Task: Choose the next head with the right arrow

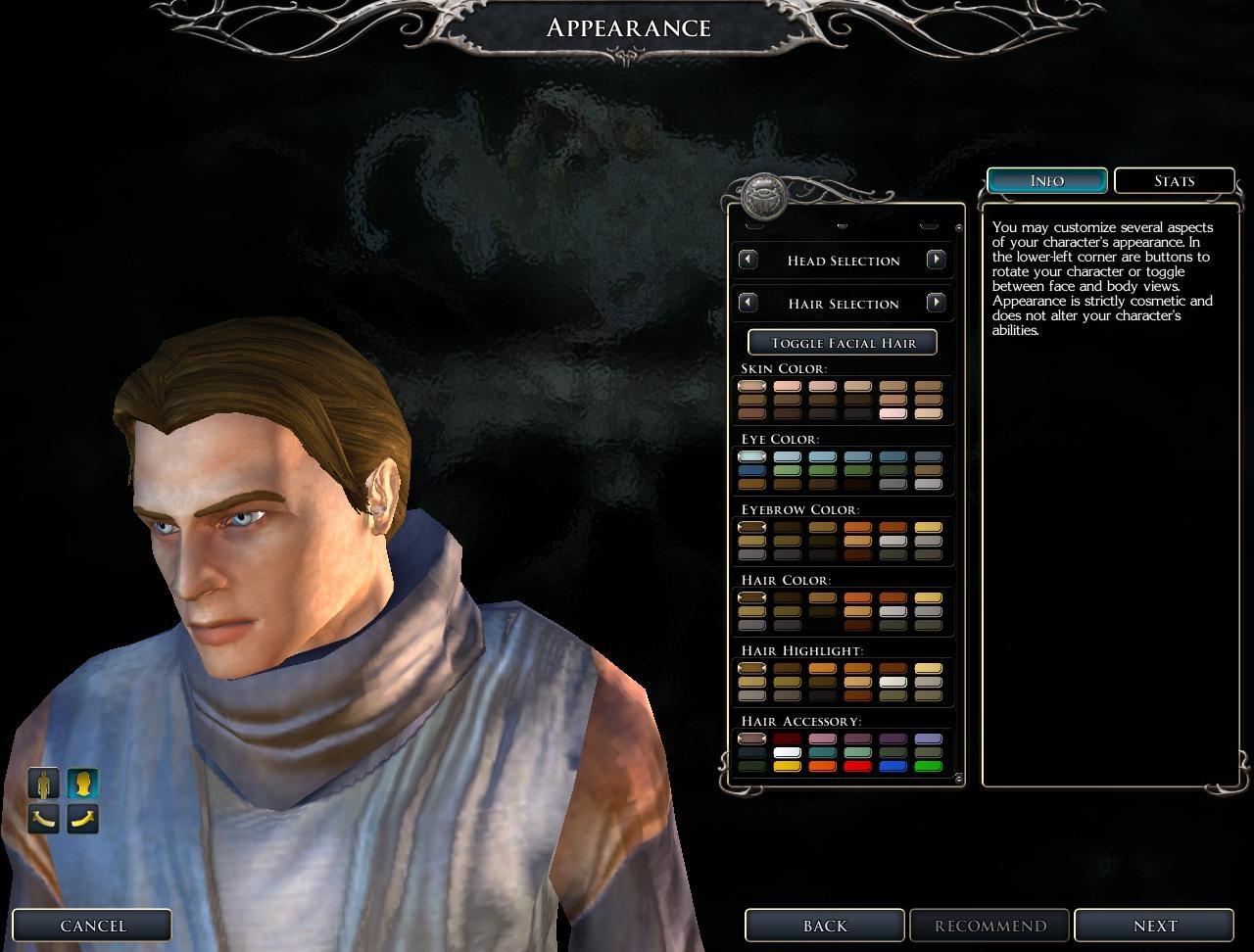Action: tap(936, 260)
